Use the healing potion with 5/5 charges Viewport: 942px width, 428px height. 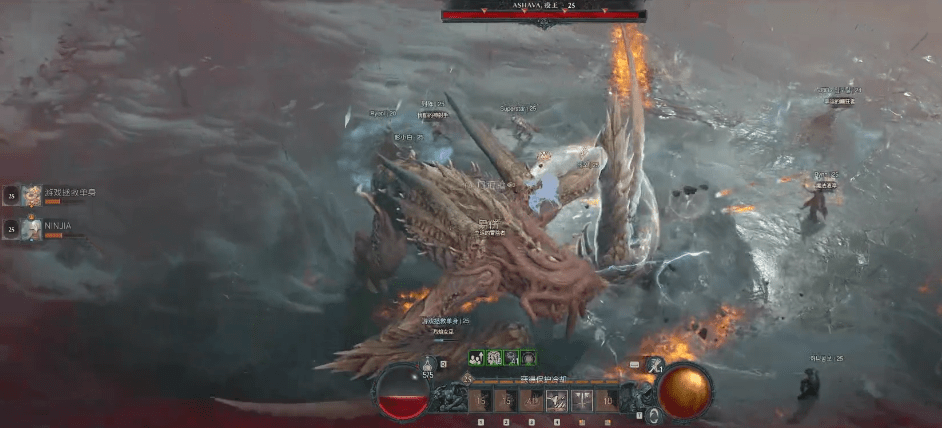[428, 364]
